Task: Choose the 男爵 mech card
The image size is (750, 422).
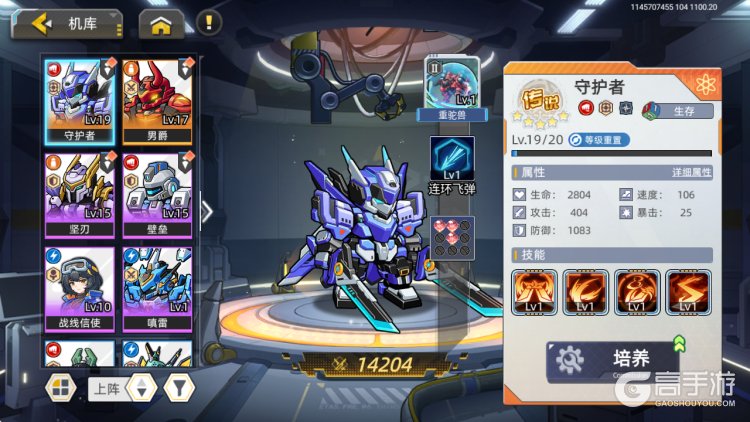Action: [158, 99]
